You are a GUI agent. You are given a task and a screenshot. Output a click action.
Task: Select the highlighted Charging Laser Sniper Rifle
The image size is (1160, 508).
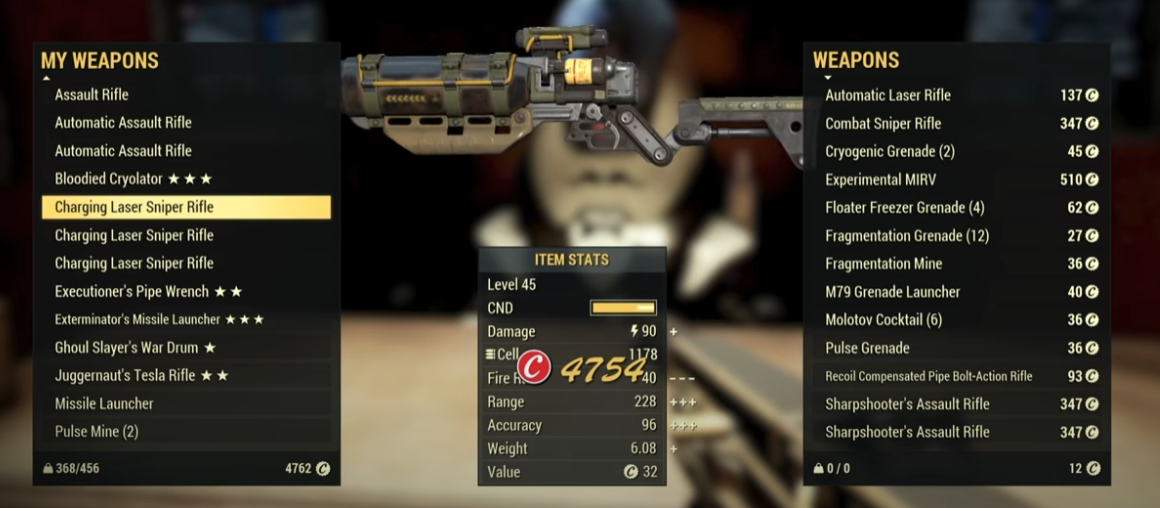point(185,207)
